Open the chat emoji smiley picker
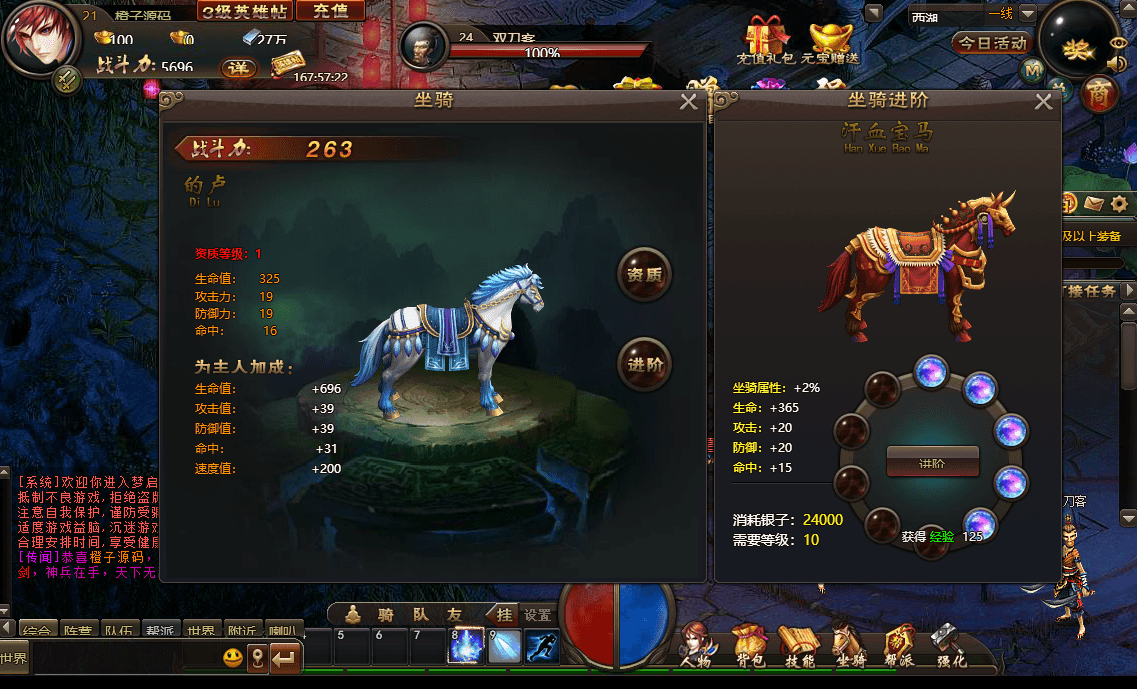The height and width of the screenshot is (689, 1137). pos(233,658)
